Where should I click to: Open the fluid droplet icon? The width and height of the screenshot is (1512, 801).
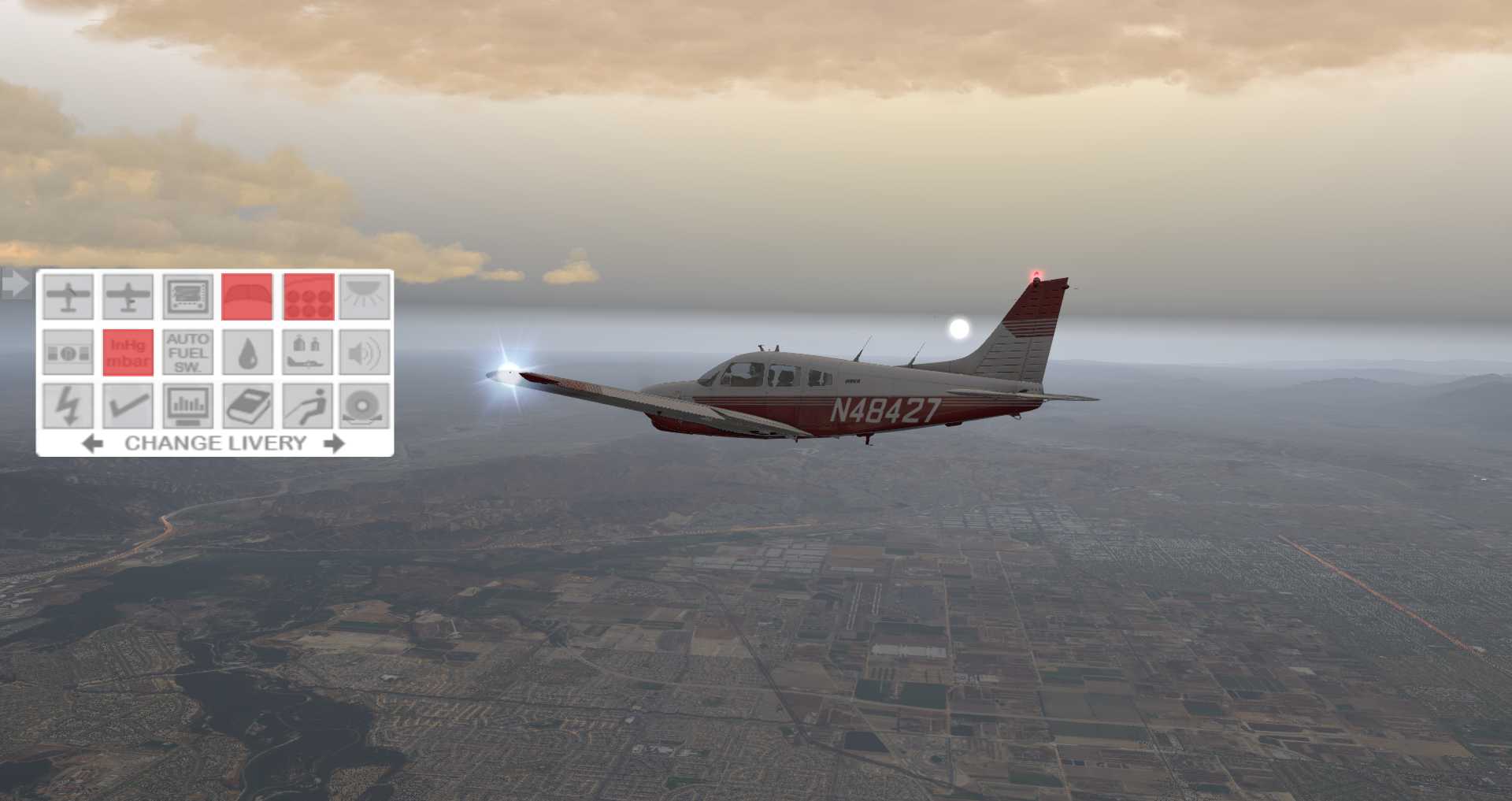pos(247,352)
